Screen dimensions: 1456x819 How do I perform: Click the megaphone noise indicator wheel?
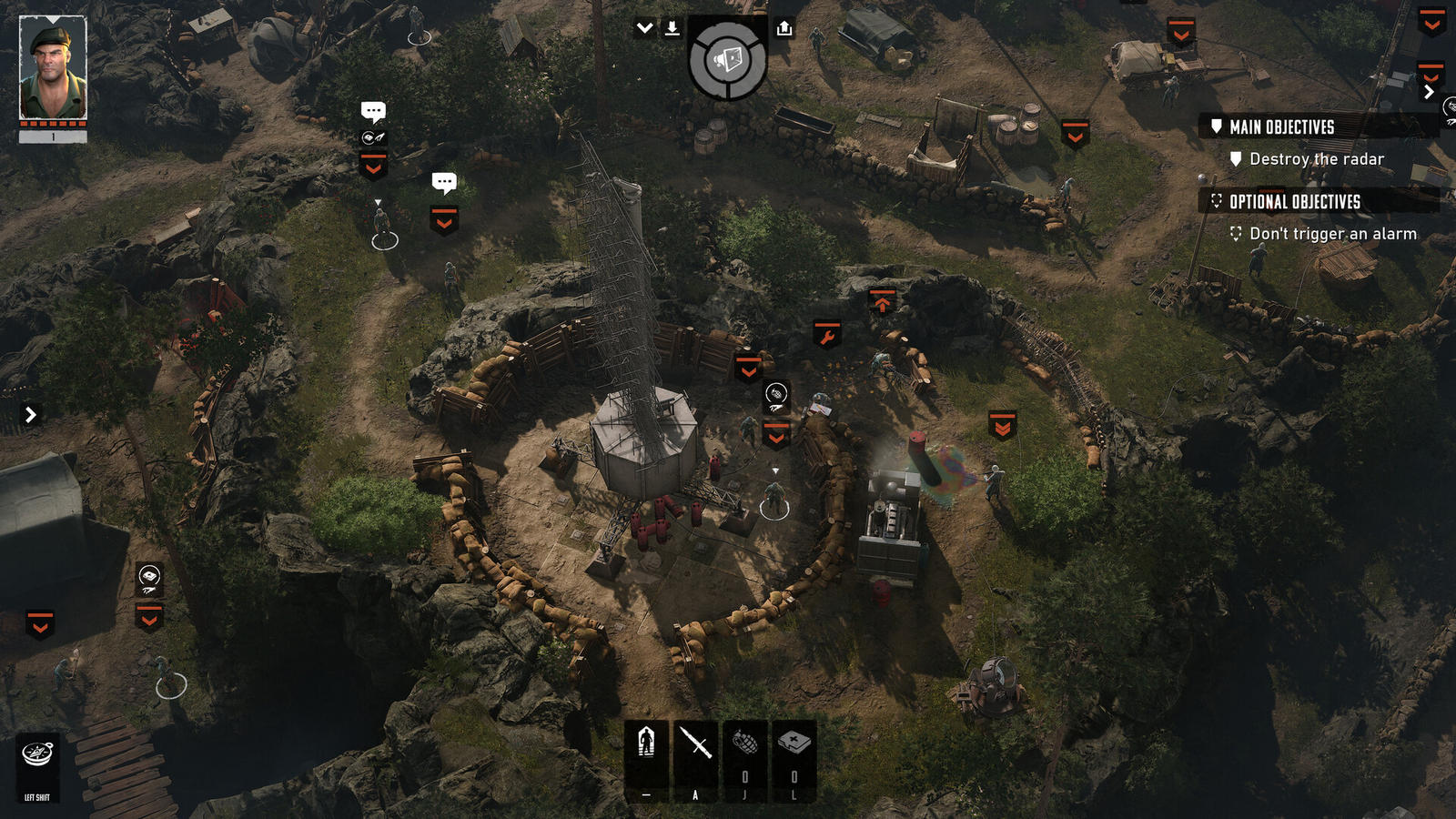point(726,60)
